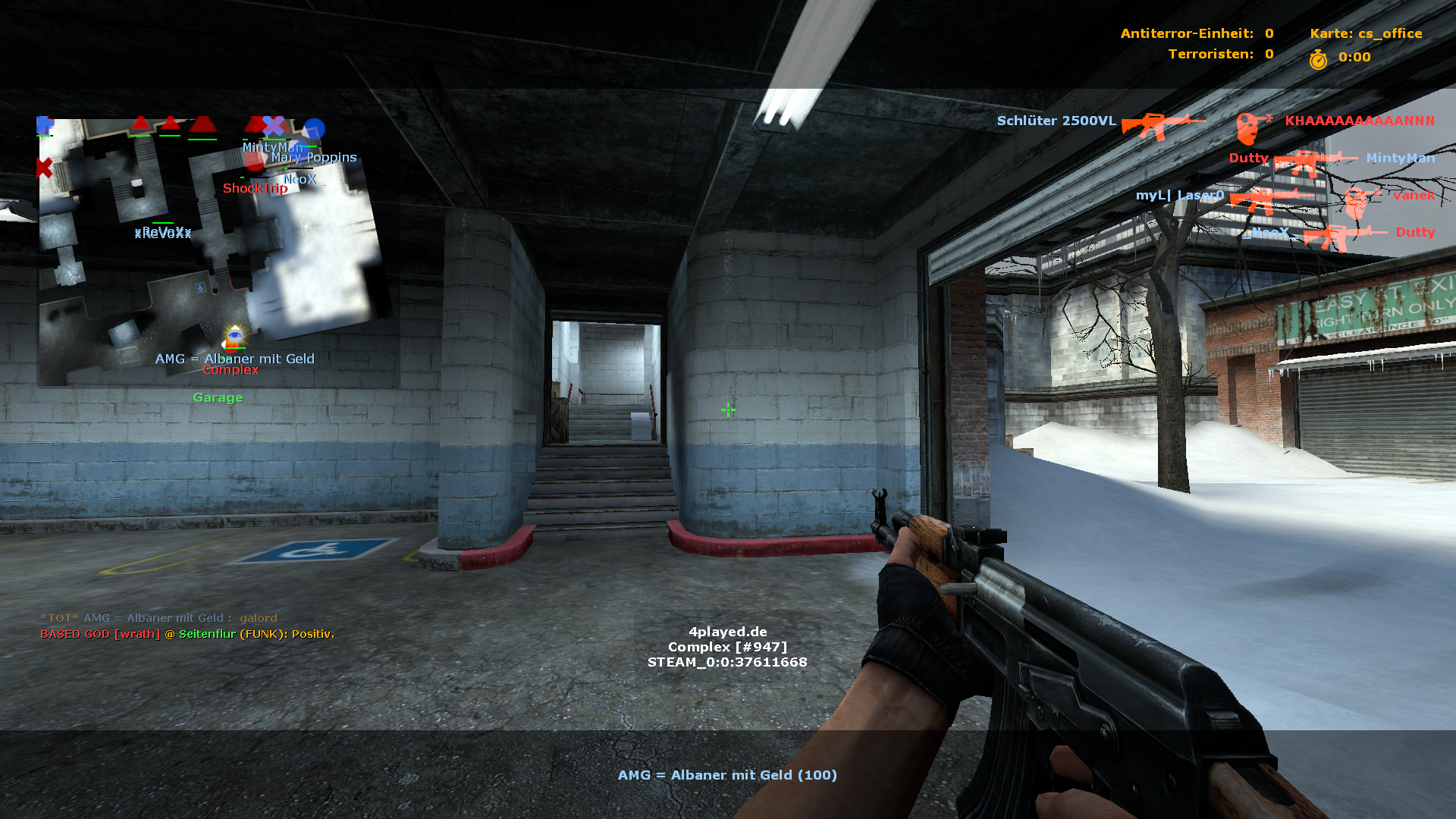Click the red X death marker on map edge

[44, 168]
